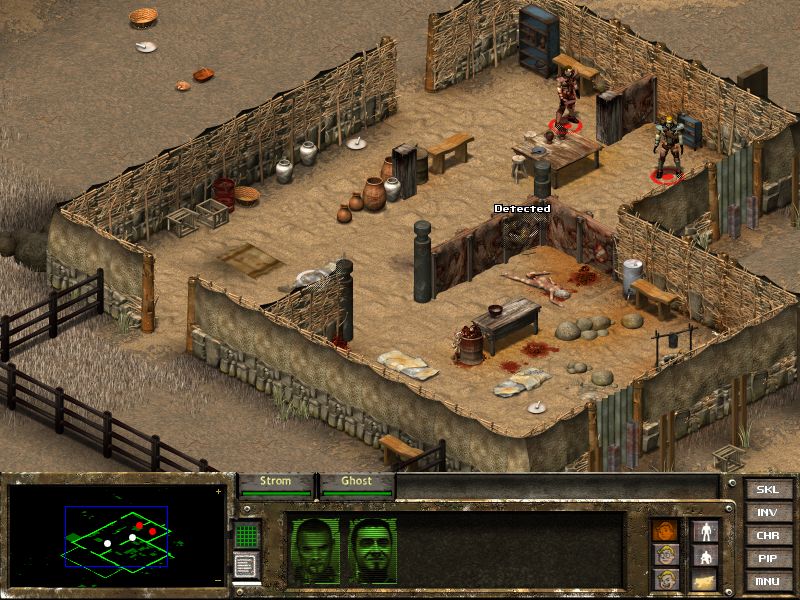Image resolution: width=800 pixels, height=600 pixels.
Task: Zoom in the minimap with plus button
Action: [218, 492]
